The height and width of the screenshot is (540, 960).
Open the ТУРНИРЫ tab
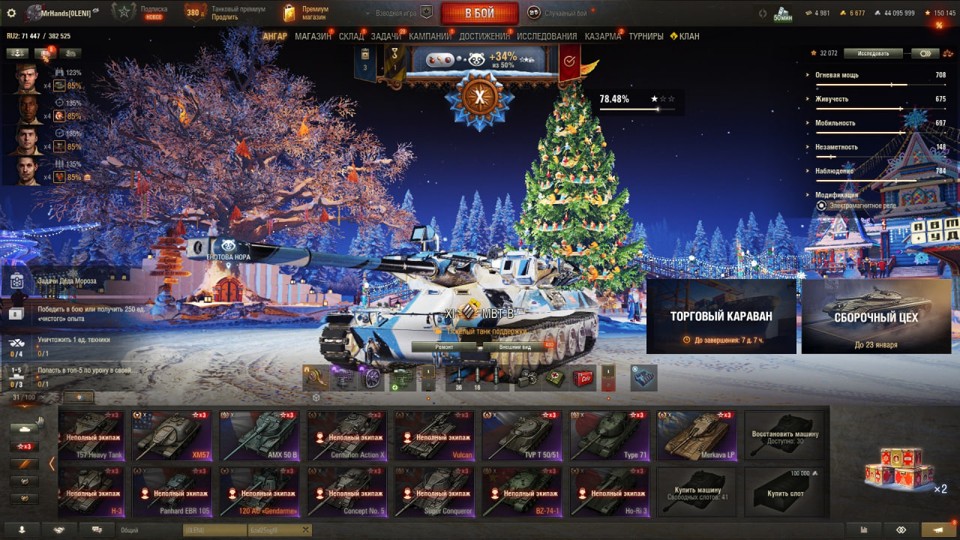(645, 37)
